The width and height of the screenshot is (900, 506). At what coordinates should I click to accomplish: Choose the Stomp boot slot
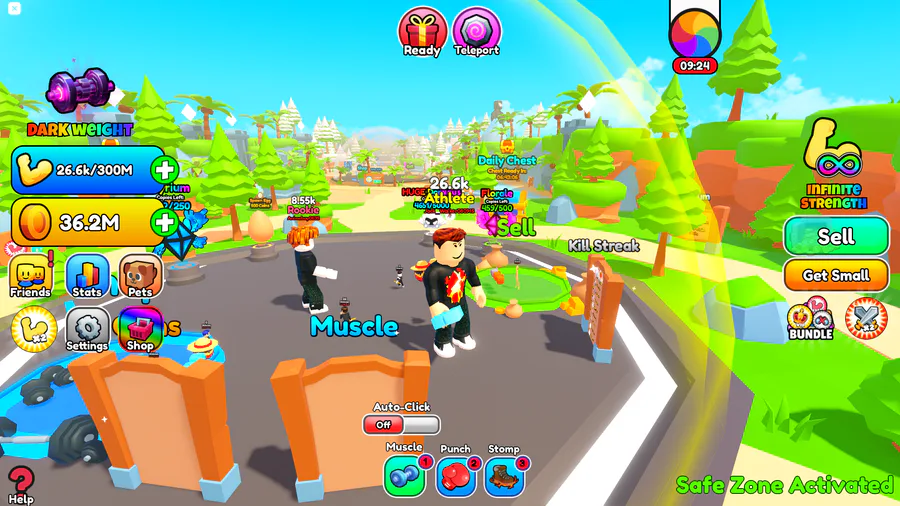(504, 476)
